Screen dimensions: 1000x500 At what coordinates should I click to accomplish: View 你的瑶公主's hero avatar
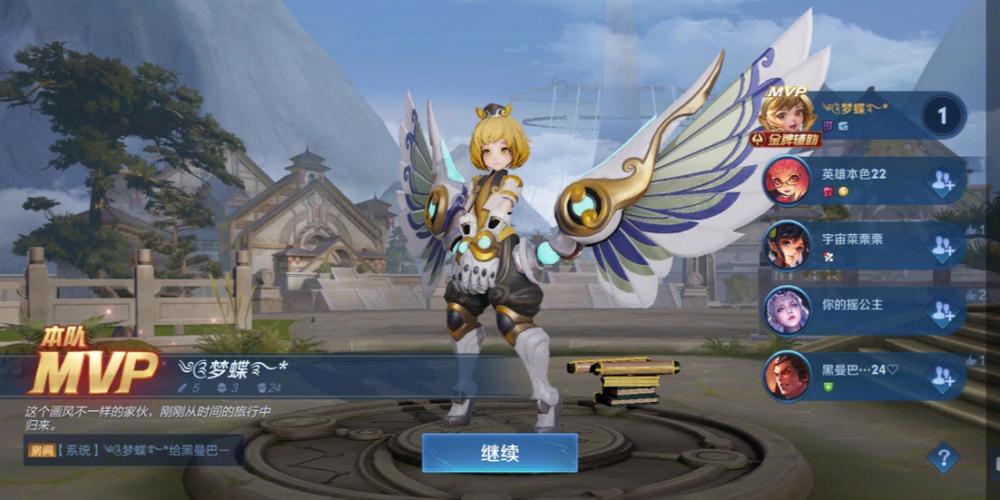click(787, 311)
